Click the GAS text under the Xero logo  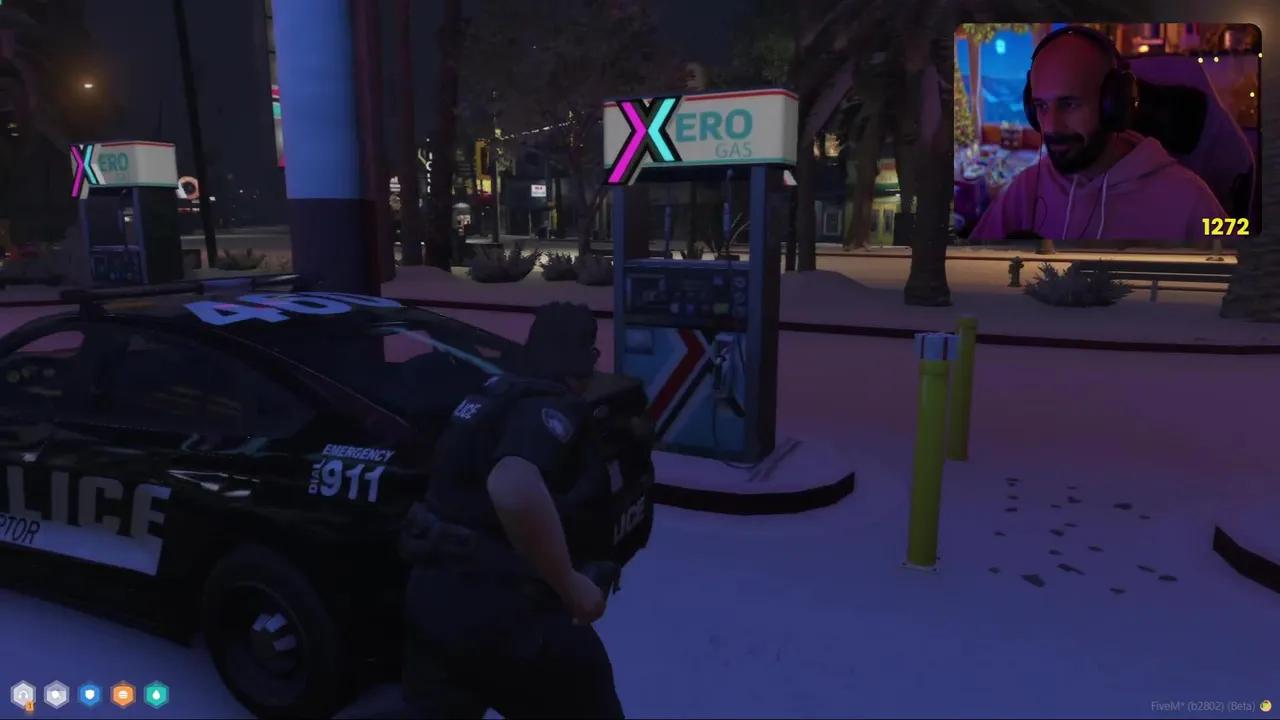coord(732,147)
